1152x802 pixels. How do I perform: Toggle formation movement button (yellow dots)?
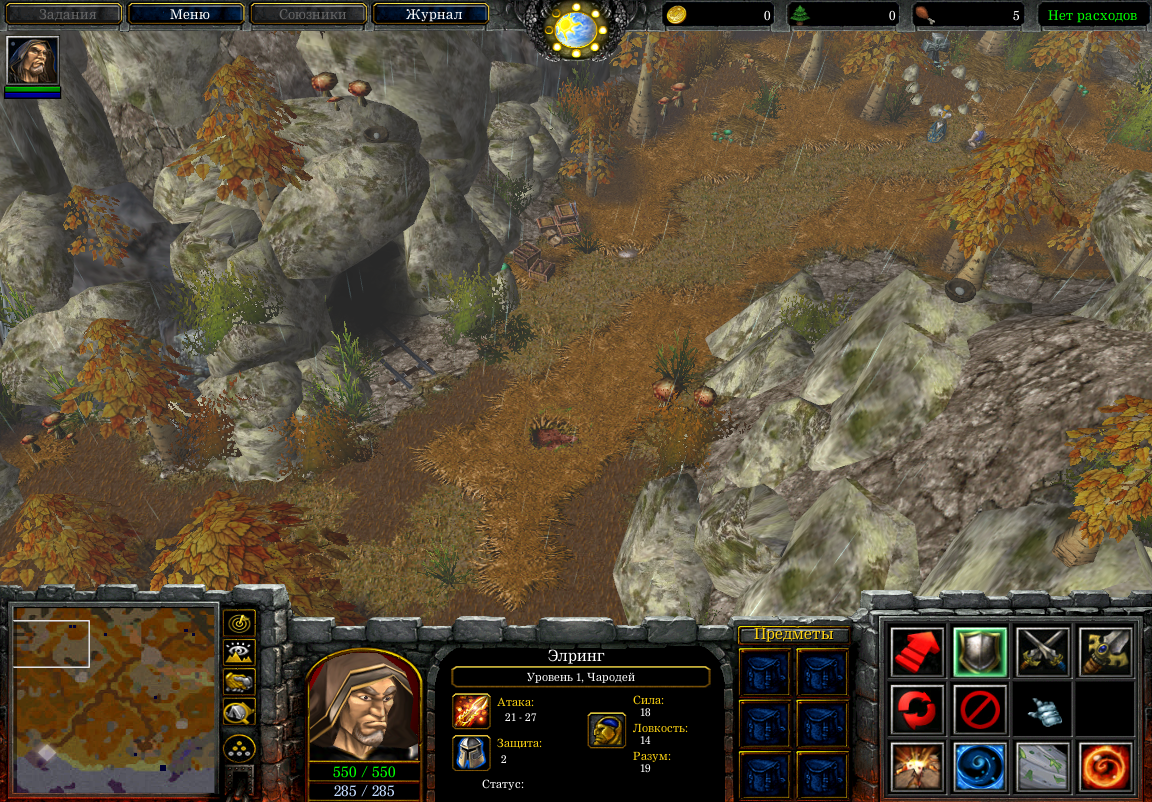coord(239,747)
